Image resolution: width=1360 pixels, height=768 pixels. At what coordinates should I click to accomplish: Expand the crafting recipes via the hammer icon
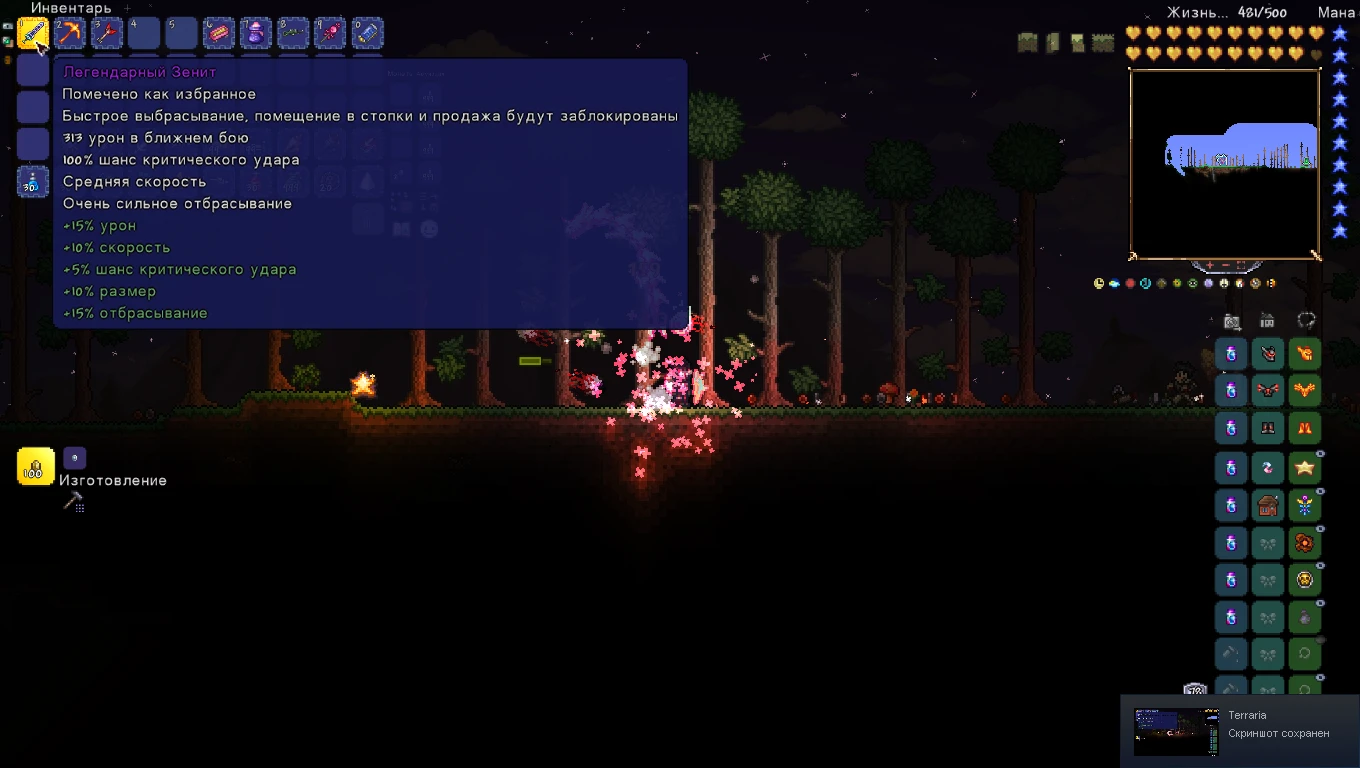(x=75, y=498)
